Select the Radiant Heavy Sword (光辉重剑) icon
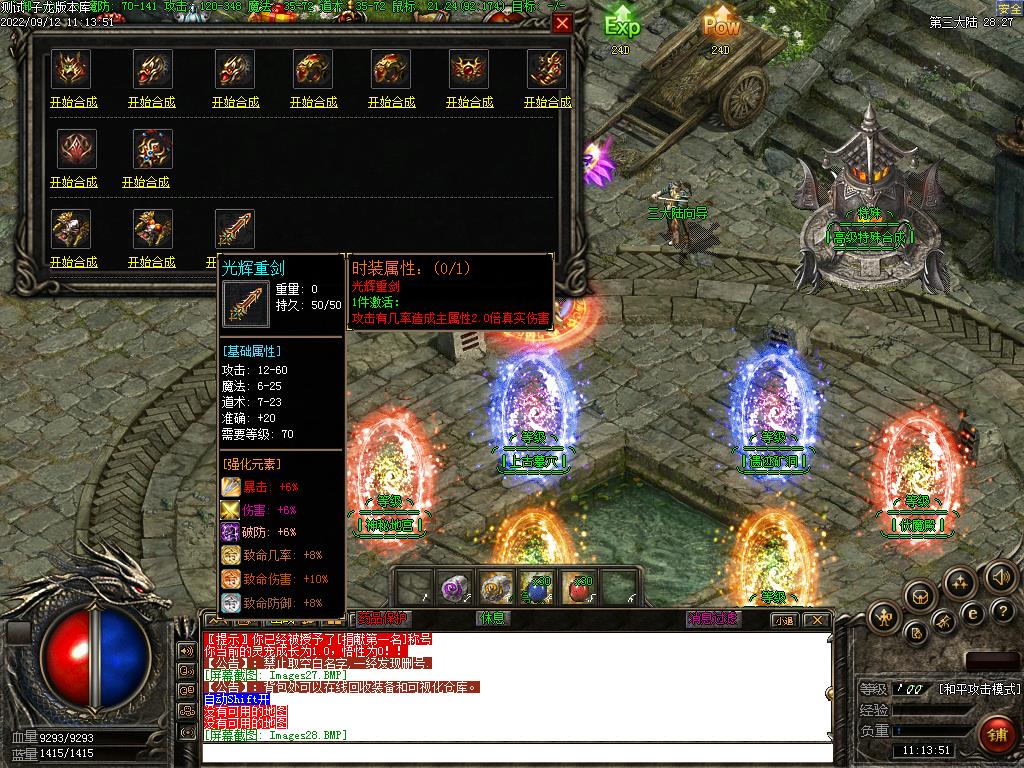Image resolution: width=1024 pixels, height=768 pixels. [235, 228]
